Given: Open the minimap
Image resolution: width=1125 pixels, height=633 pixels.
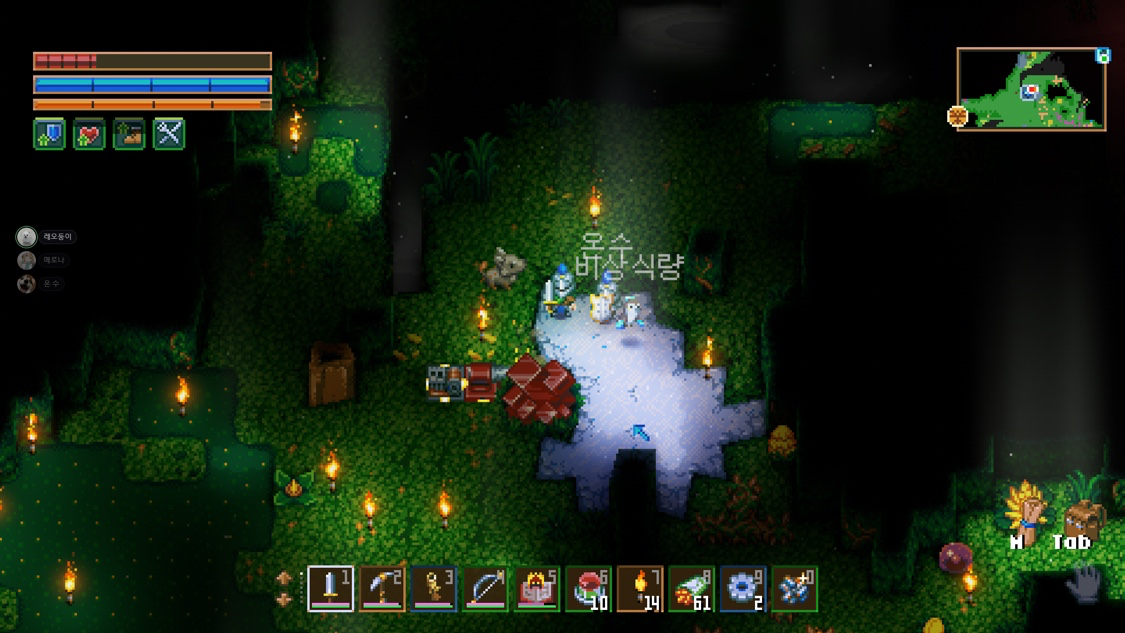Looking at the screenshot, I should coord(1031,89).
